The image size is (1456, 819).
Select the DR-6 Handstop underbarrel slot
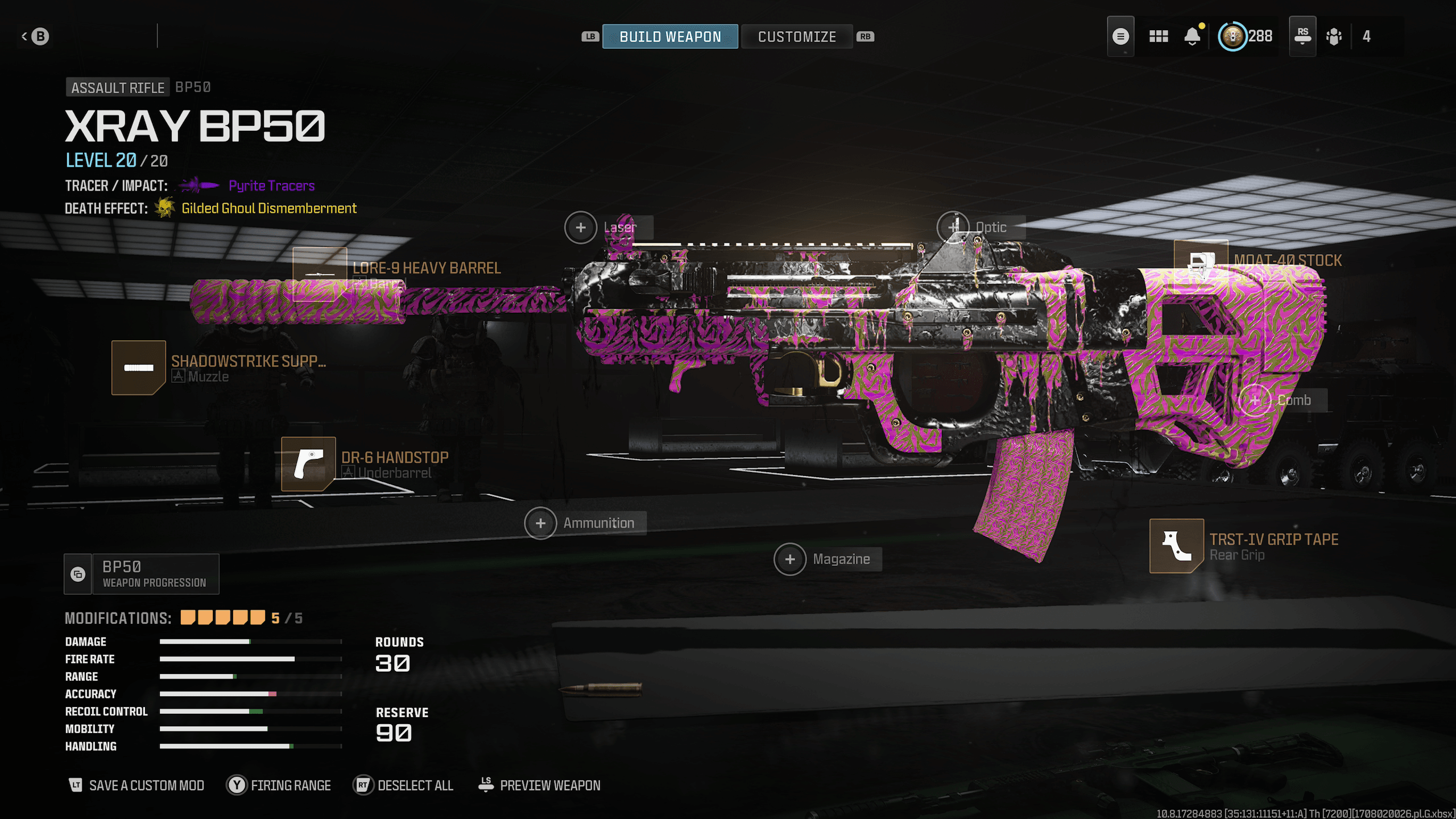pyautogui.click(x=308, y=464)
